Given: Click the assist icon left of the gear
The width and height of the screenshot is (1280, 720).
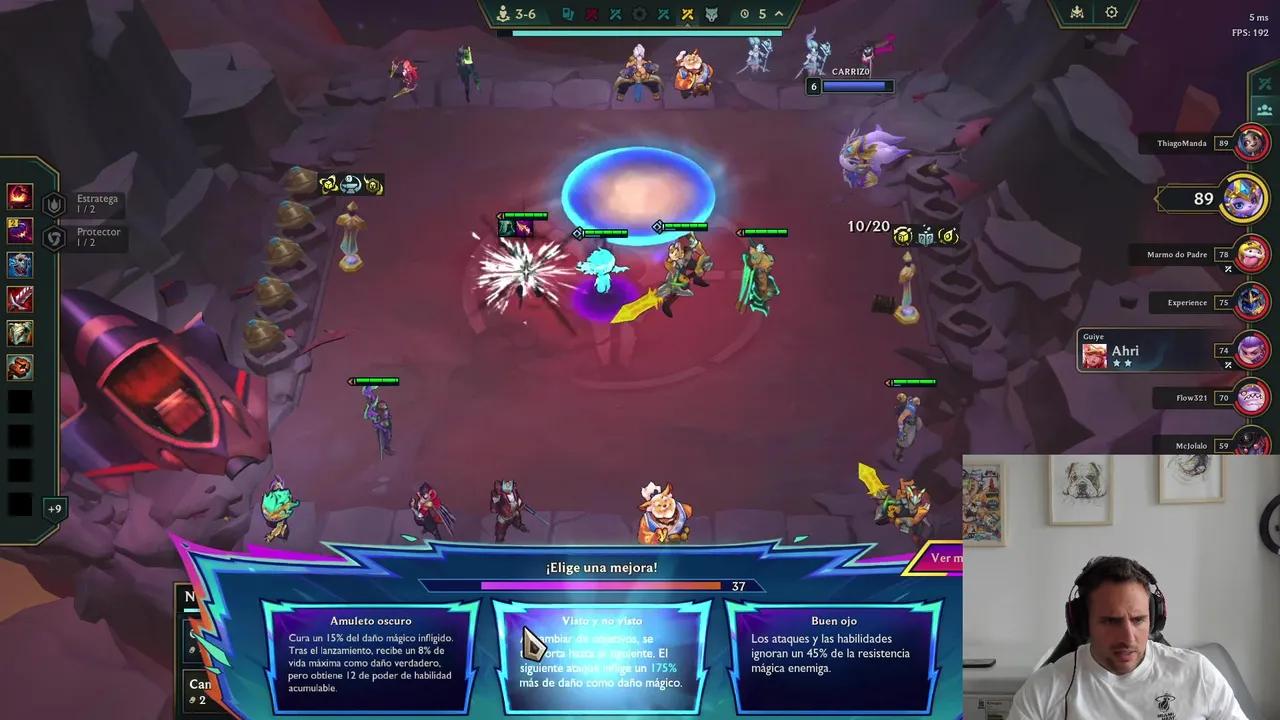Looking at the screenshot, I should pyautogui.click(x=1077, y=13).
